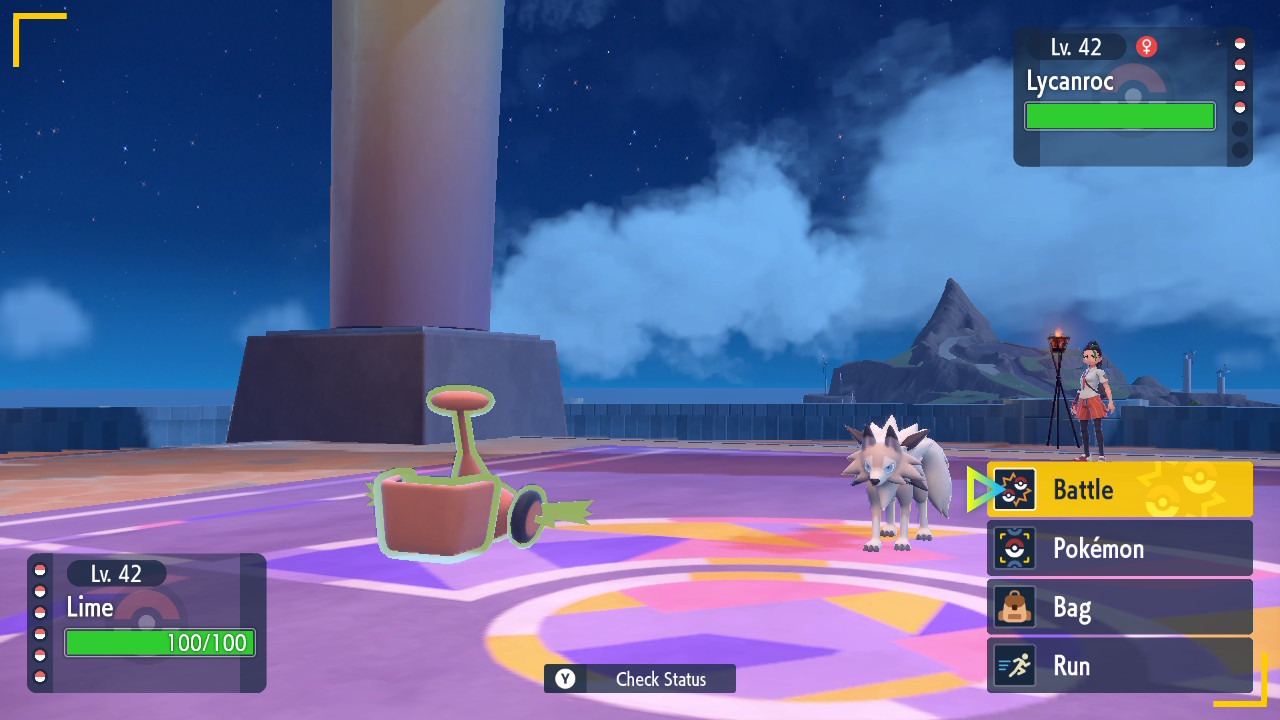Select the Battle command
The image size is (1280, 720).
(1119, 490)
